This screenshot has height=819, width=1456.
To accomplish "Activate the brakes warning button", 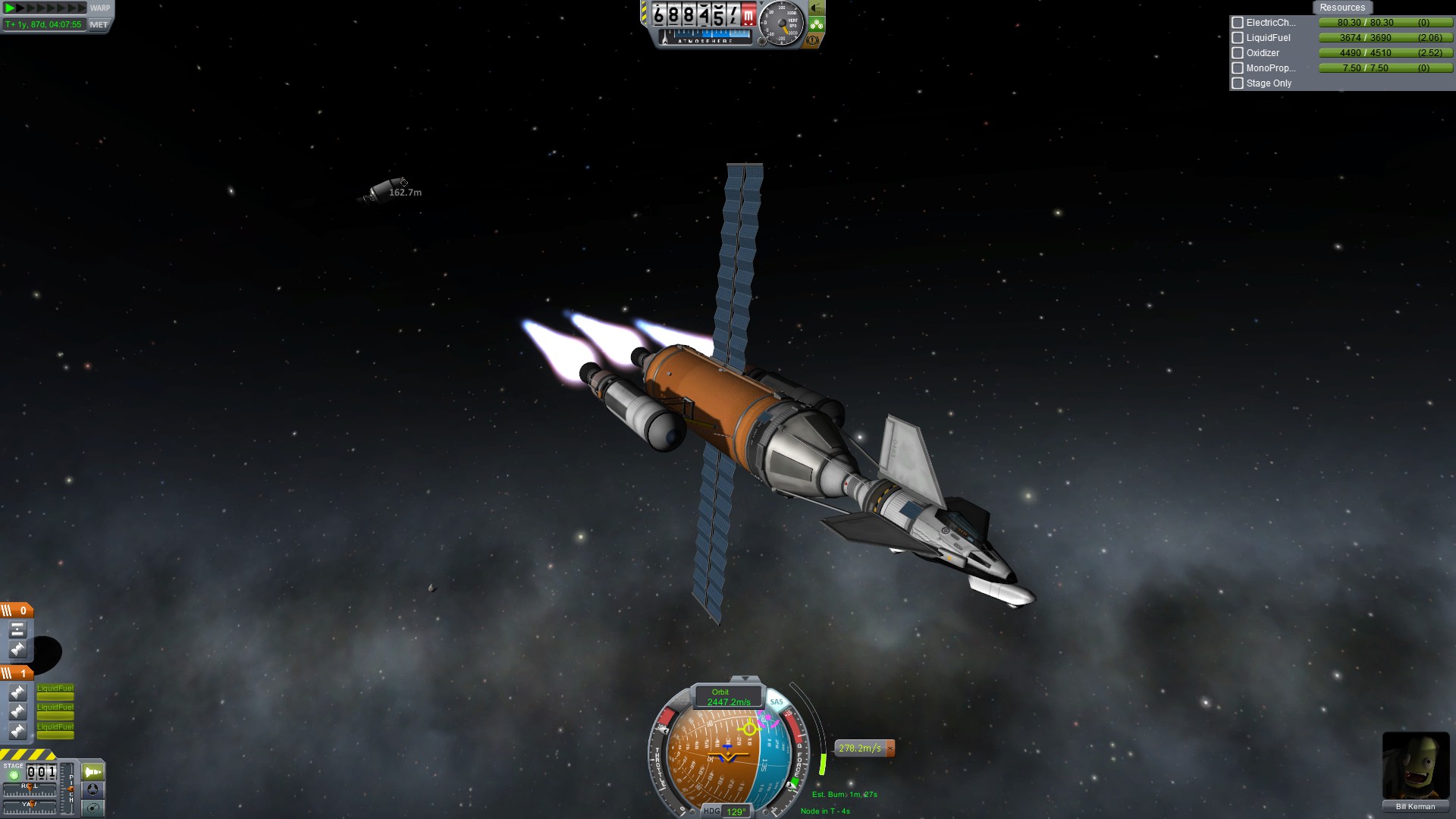I will tap(813, 40).
